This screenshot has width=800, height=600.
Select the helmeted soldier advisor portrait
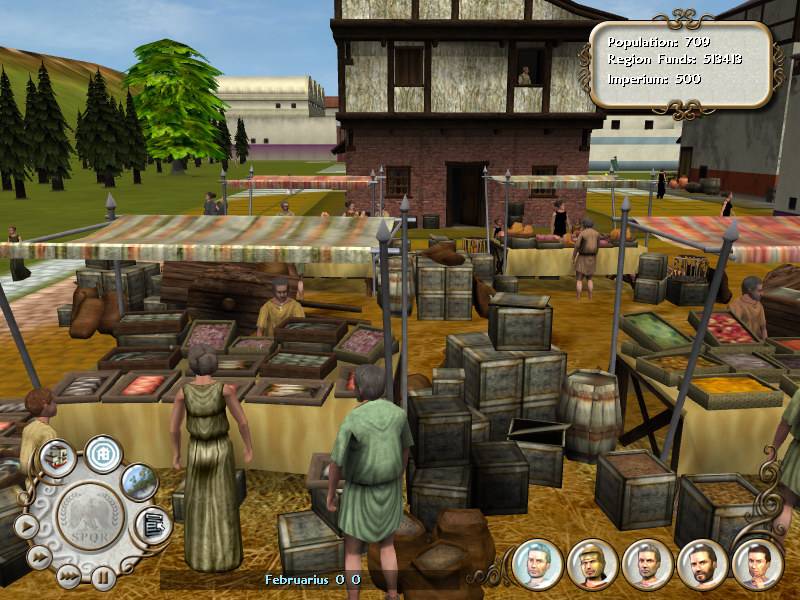[590, 564]
